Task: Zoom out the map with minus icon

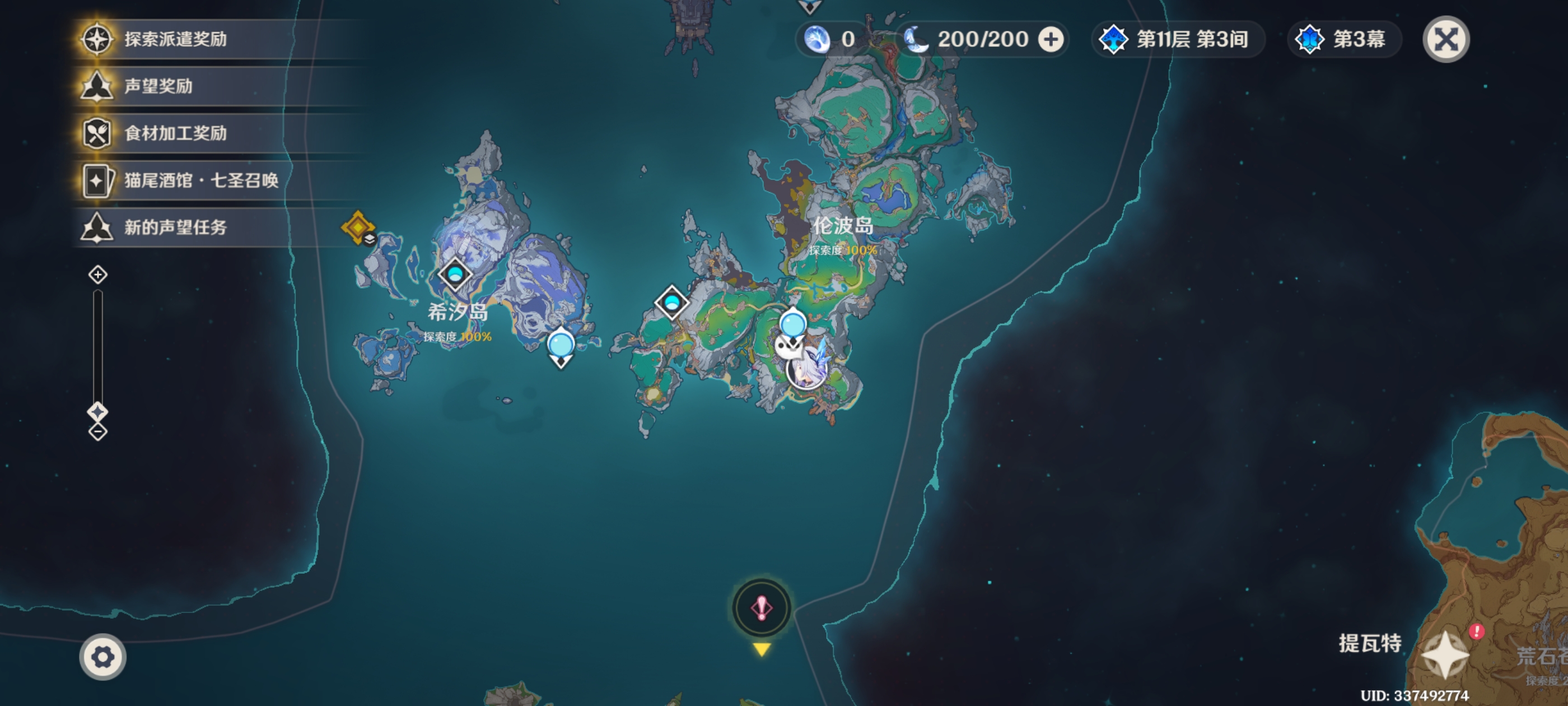Action: pos(98,432)
